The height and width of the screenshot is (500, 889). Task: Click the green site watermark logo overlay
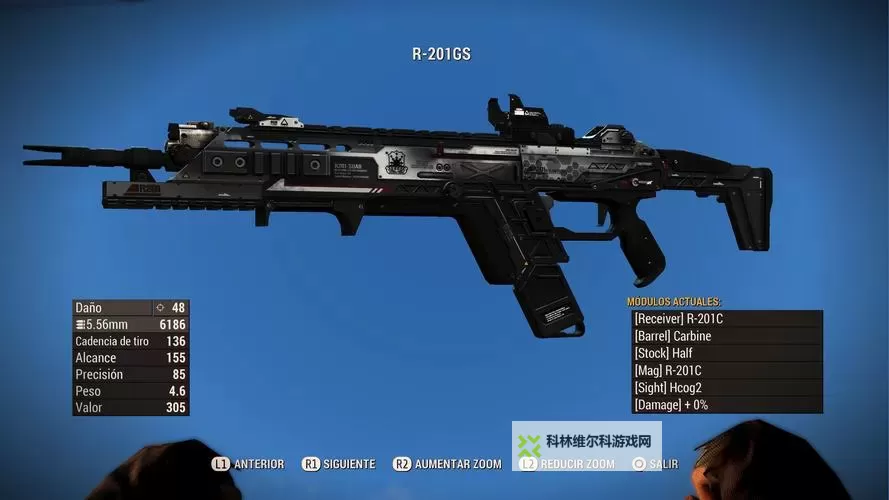[531, 445]
